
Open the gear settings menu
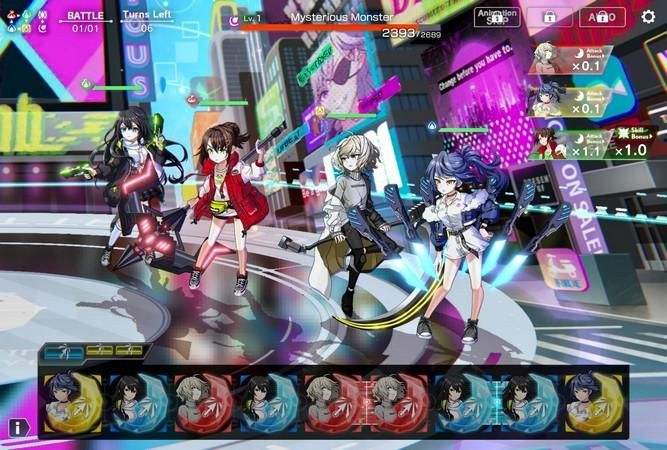click(648, 16)
